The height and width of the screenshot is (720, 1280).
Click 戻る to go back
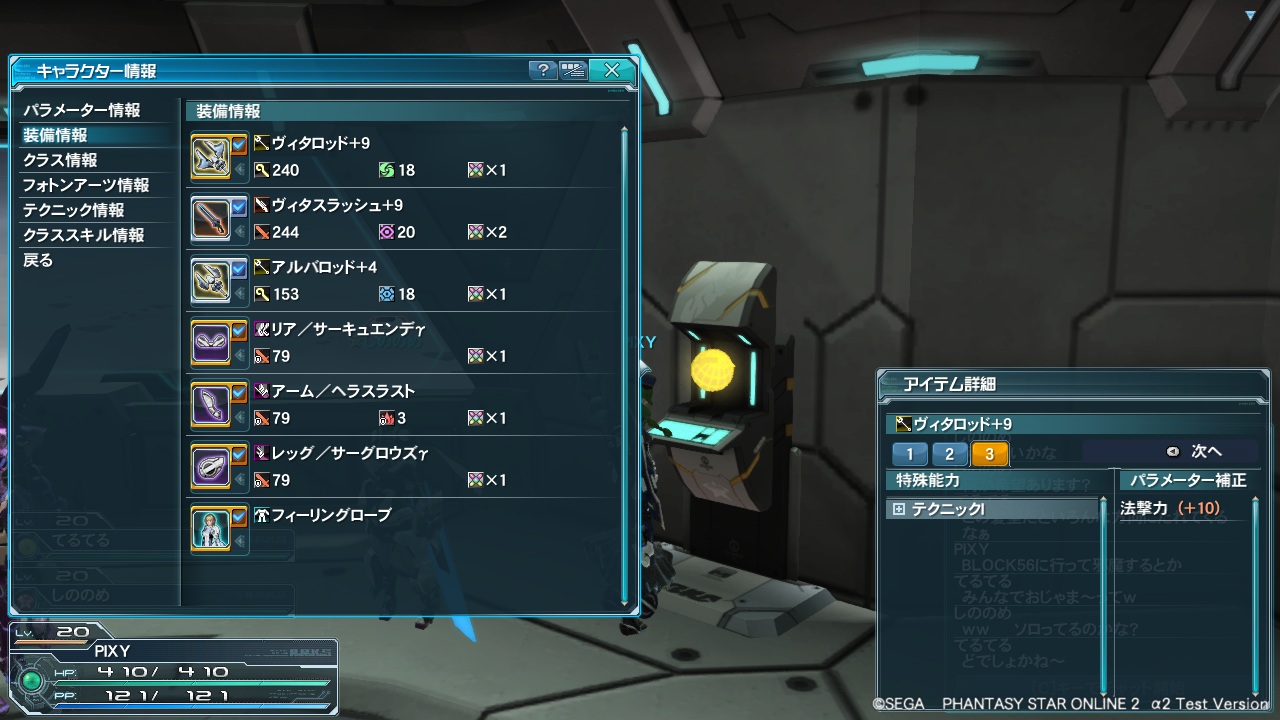coord(38,260)
